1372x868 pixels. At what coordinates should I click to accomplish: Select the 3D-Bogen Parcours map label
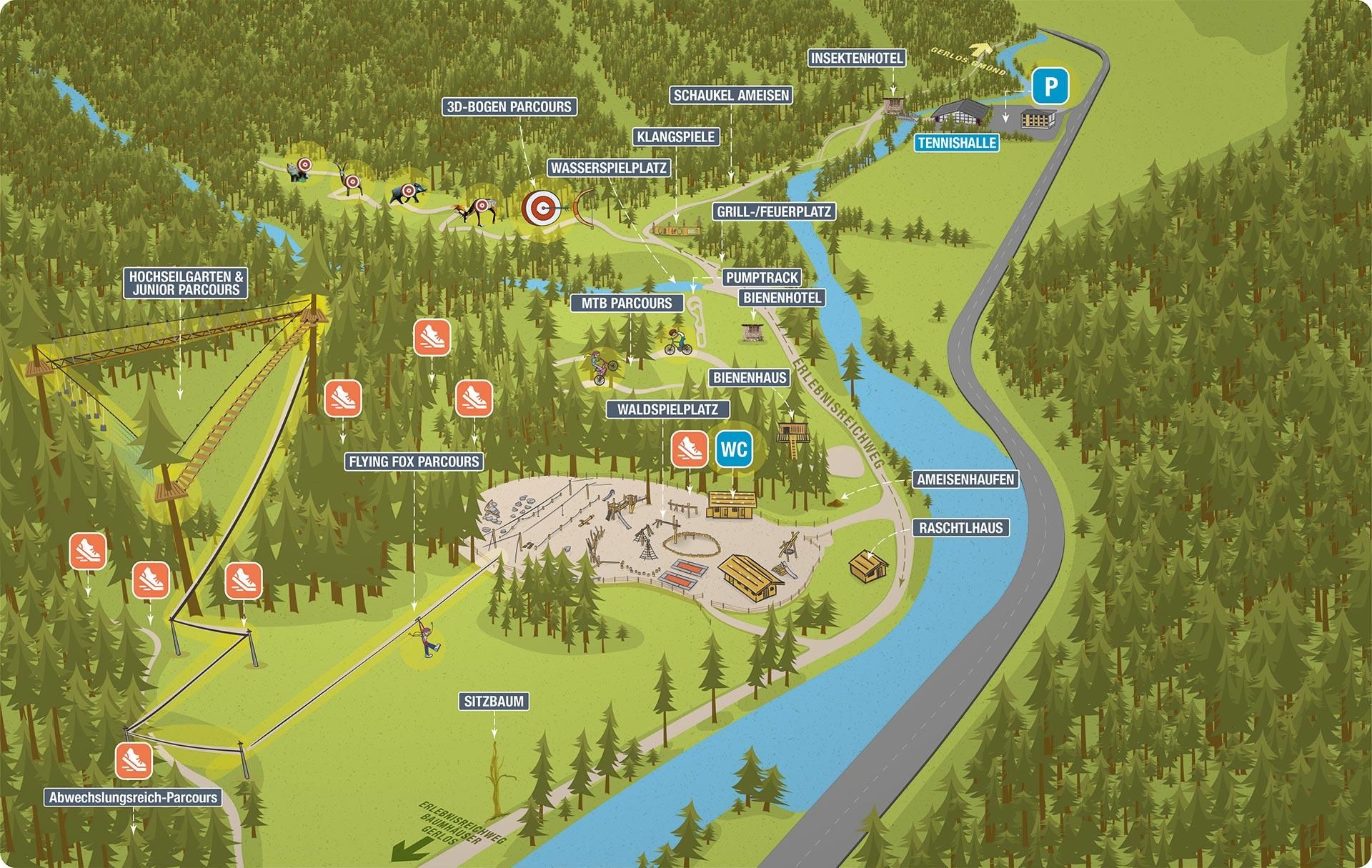(509, 107)
